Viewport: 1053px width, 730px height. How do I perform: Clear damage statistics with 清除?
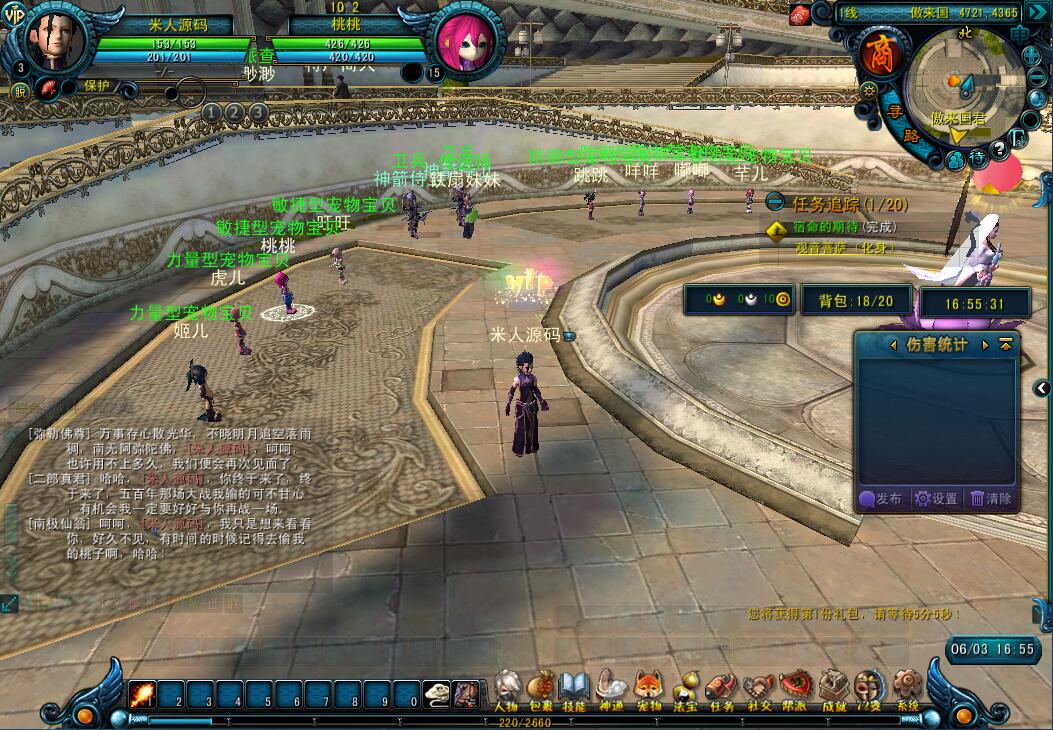pyautogui.click(x=991, y=498)
